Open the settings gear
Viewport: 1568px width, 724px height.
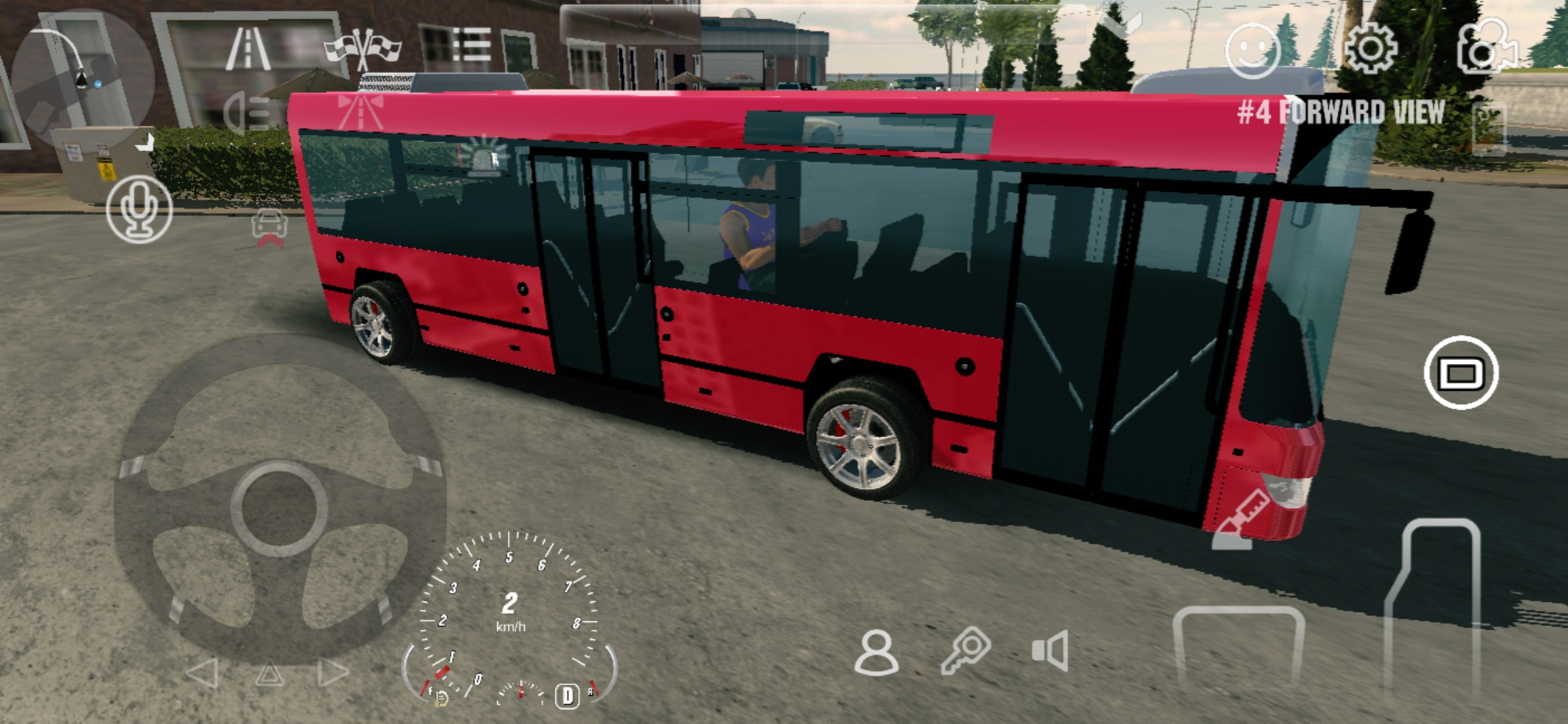pyautogui.click(x=1371, y=48)
